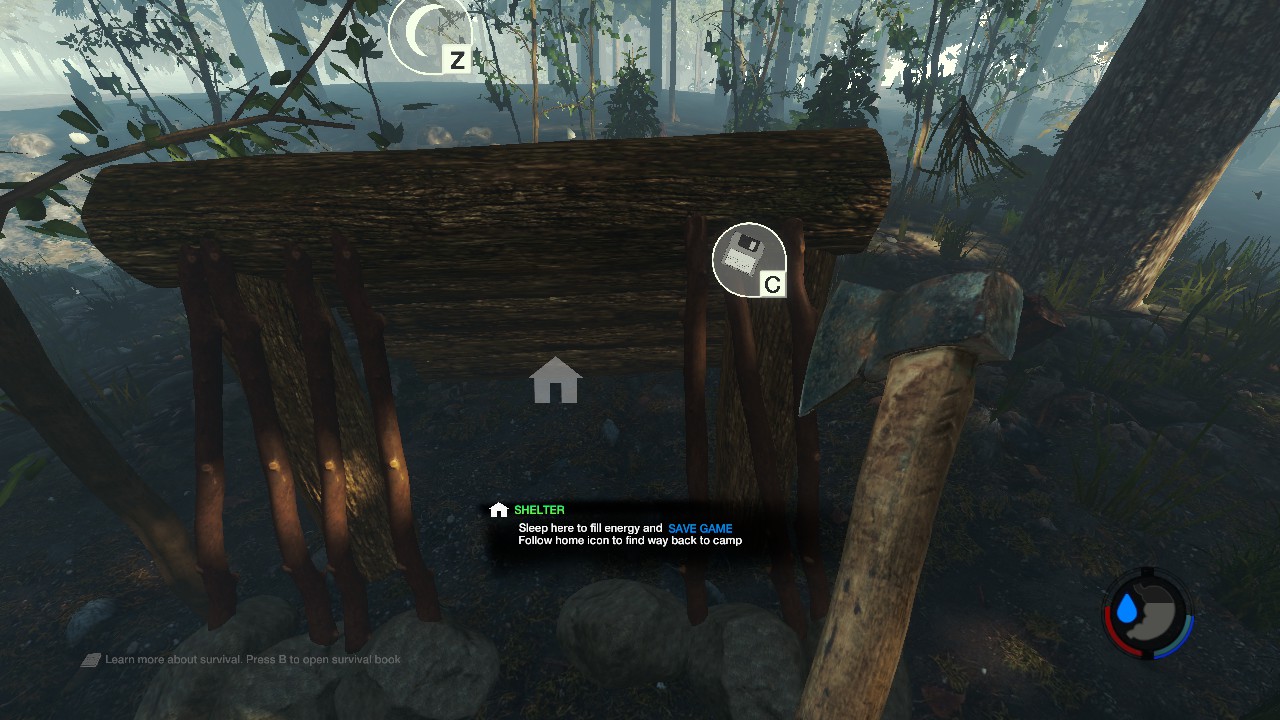The image size is (1280, 720).
Task: Click the gray home camp marker
Action: tap(555, 381)
